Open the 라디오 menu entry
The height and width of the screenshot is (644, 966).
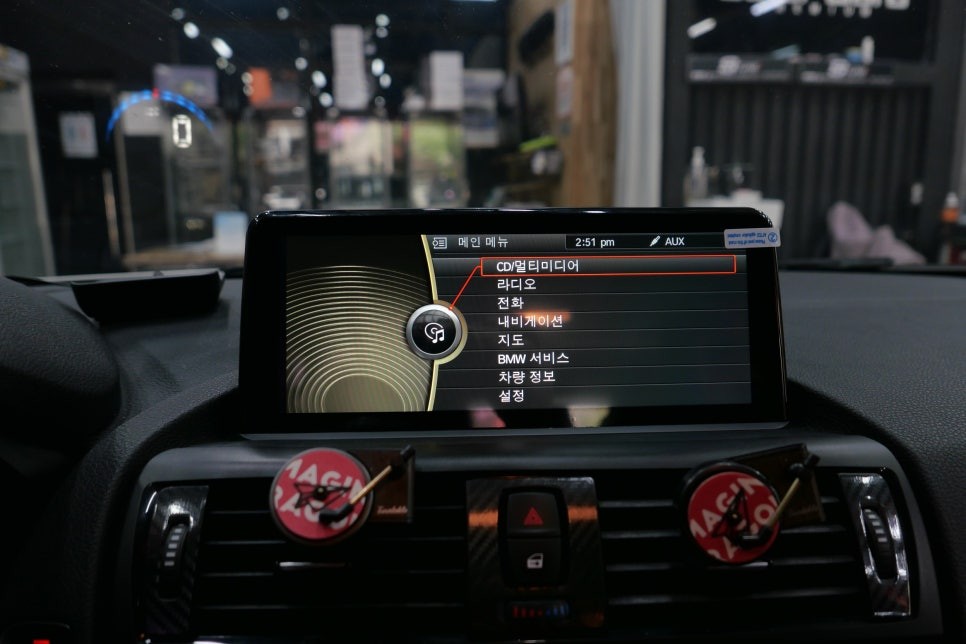[516, 284]
